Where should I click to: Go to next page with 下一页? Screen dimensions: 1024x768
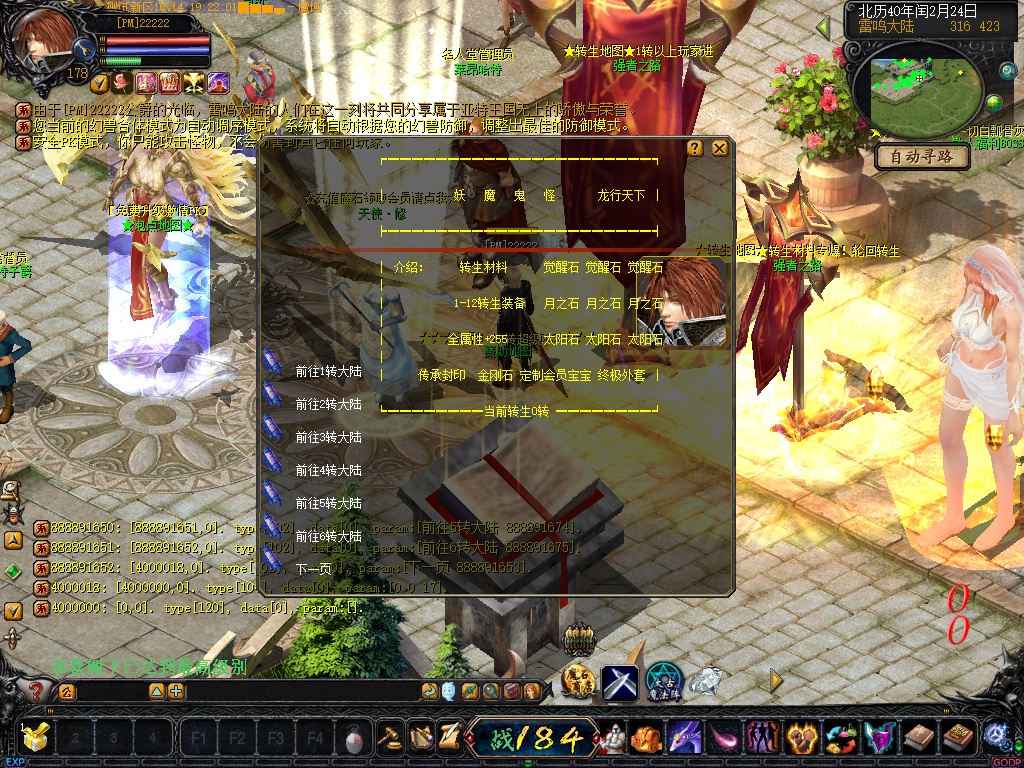pyautogui.click(x=314, y=568)
